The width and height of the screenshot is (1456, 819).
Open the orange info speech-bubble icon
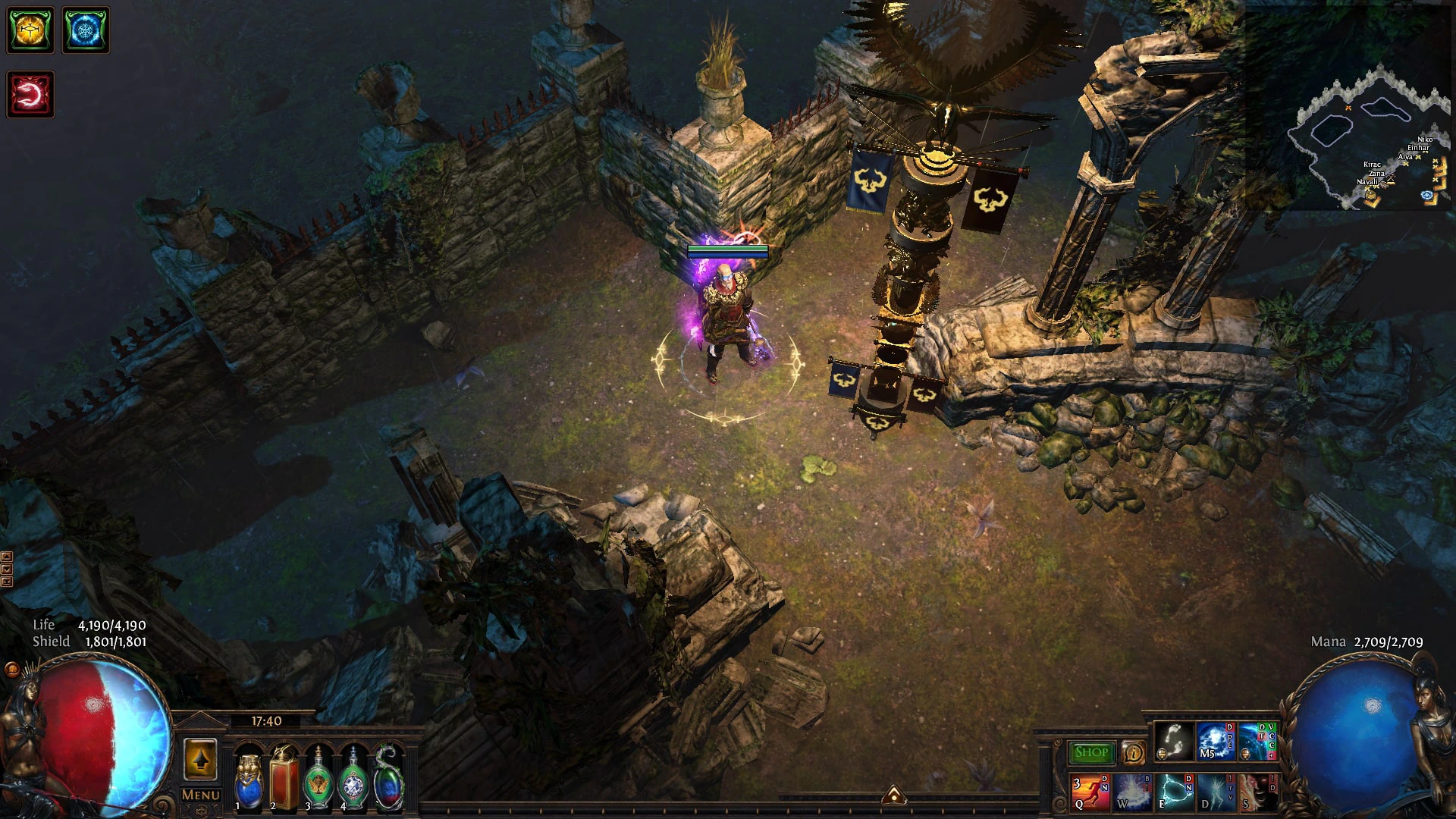click(1133, 752)
